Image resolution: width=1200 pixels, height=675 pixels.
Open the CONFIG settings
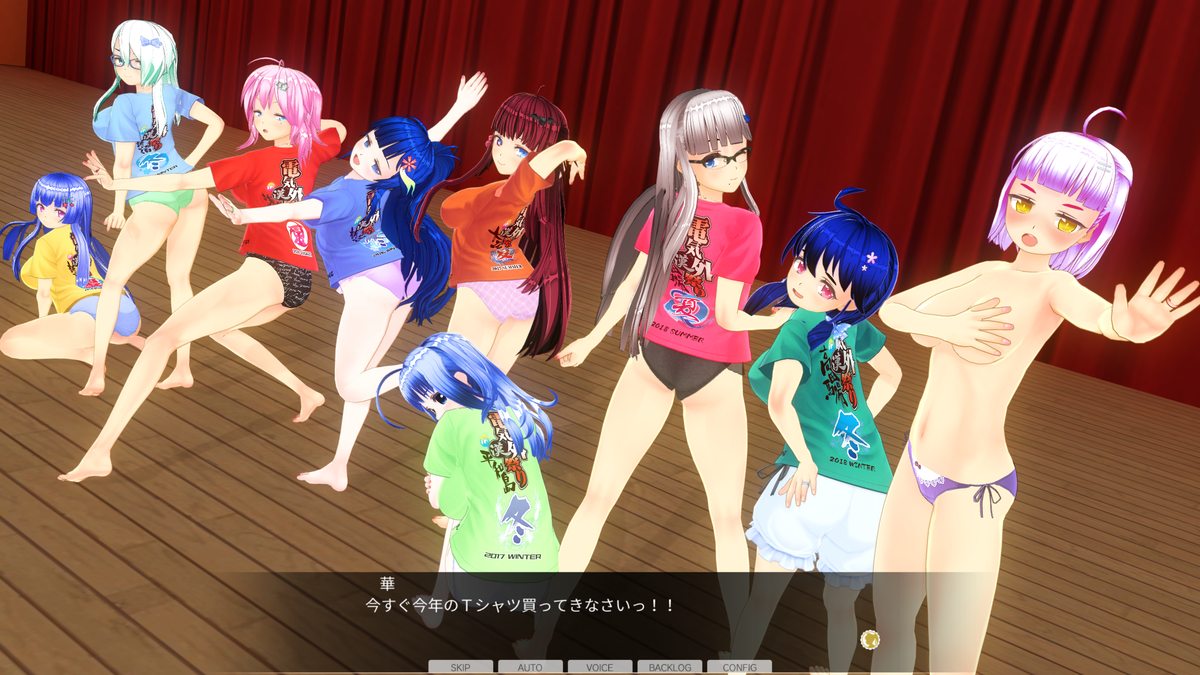tap(739, 667)
